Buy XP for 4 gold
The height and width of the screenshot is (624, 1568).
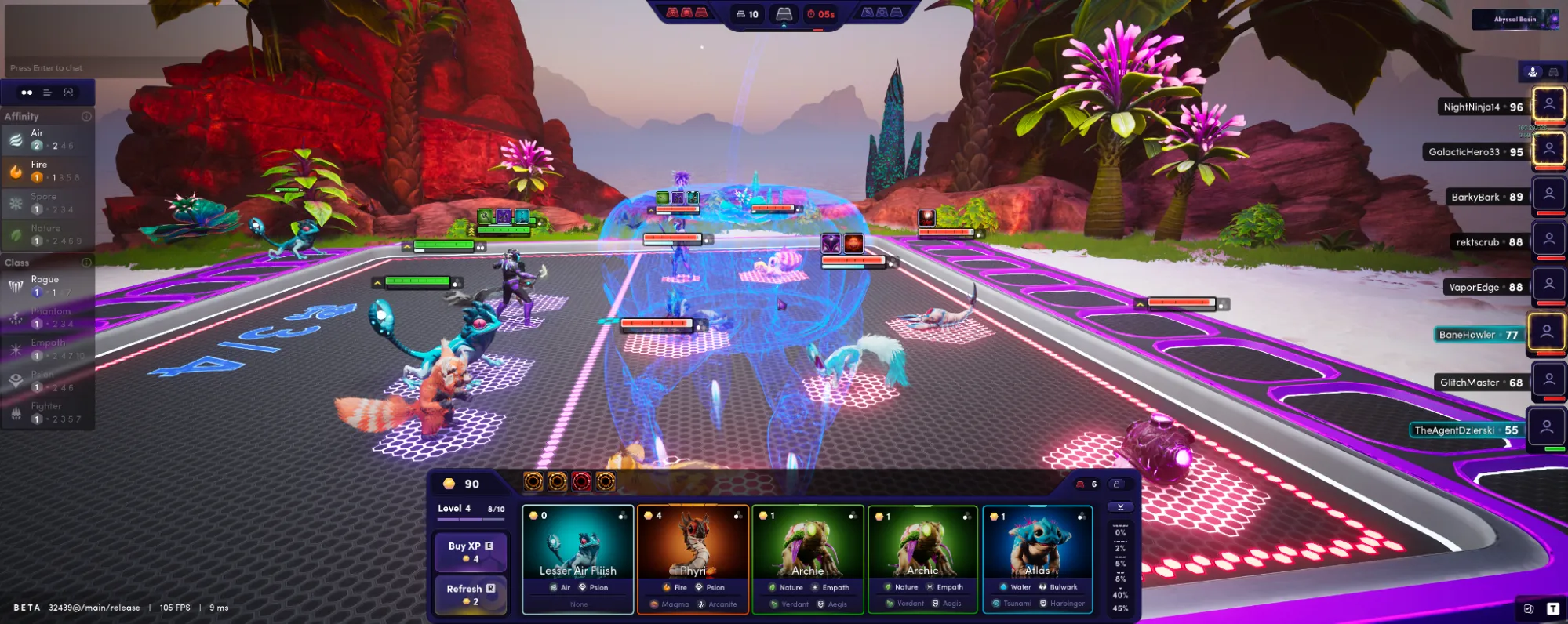(471, 552)
